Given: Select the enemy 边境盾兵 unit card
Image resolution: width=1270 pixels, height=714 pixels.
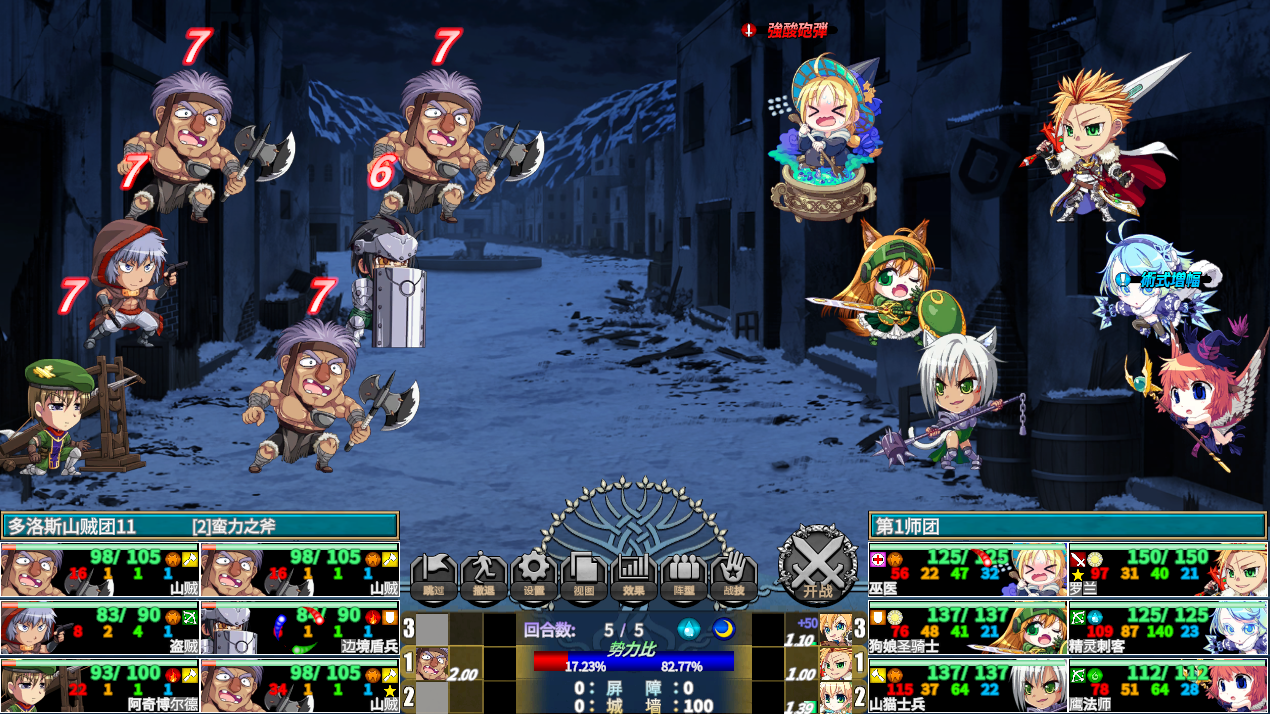Looking at the screenshot, I should (x=300, y=628).
